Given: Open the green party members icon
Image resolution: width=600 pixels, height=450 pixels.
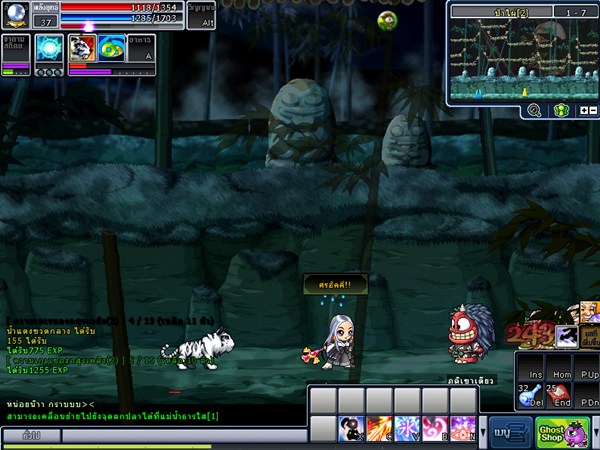Looking at the screenshot, I should pos(561,110).
